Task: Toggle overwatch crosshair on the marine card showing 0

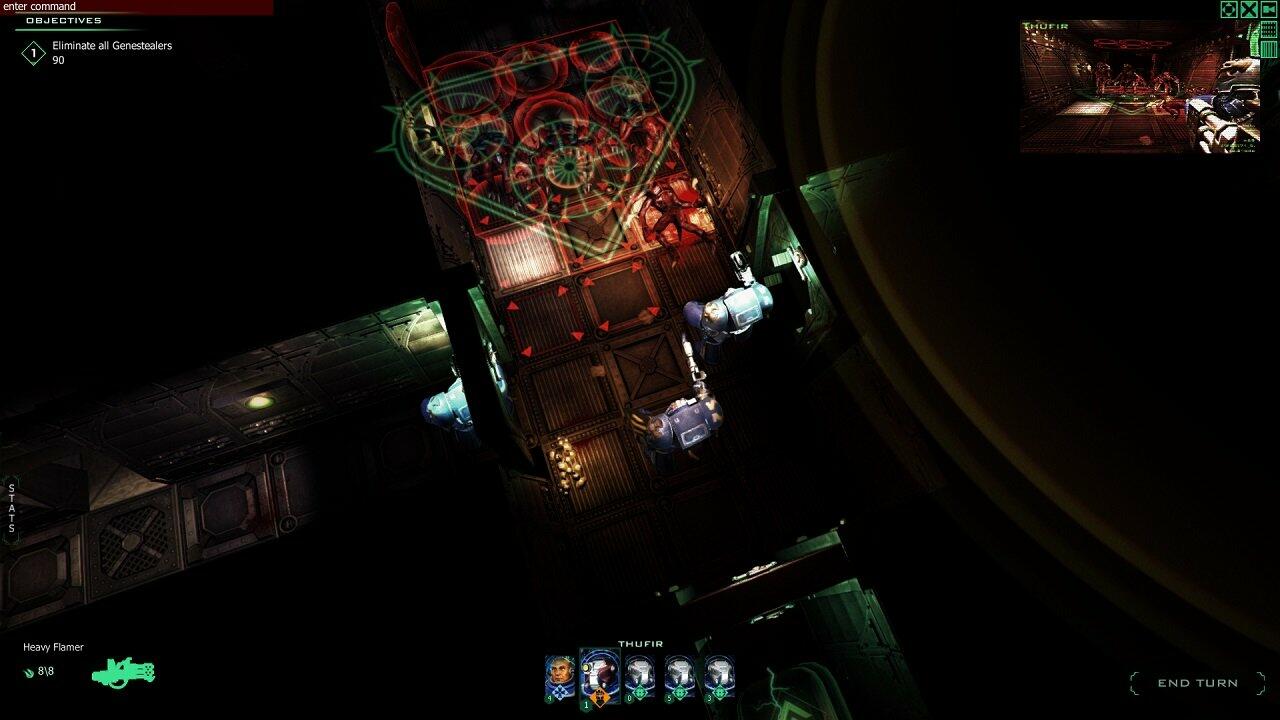Action: click(640, 691)
